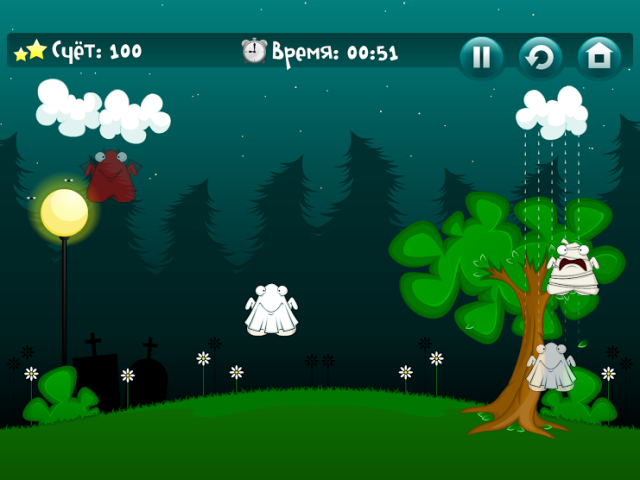Return to the home menu
640x480 pixels.
599,57
